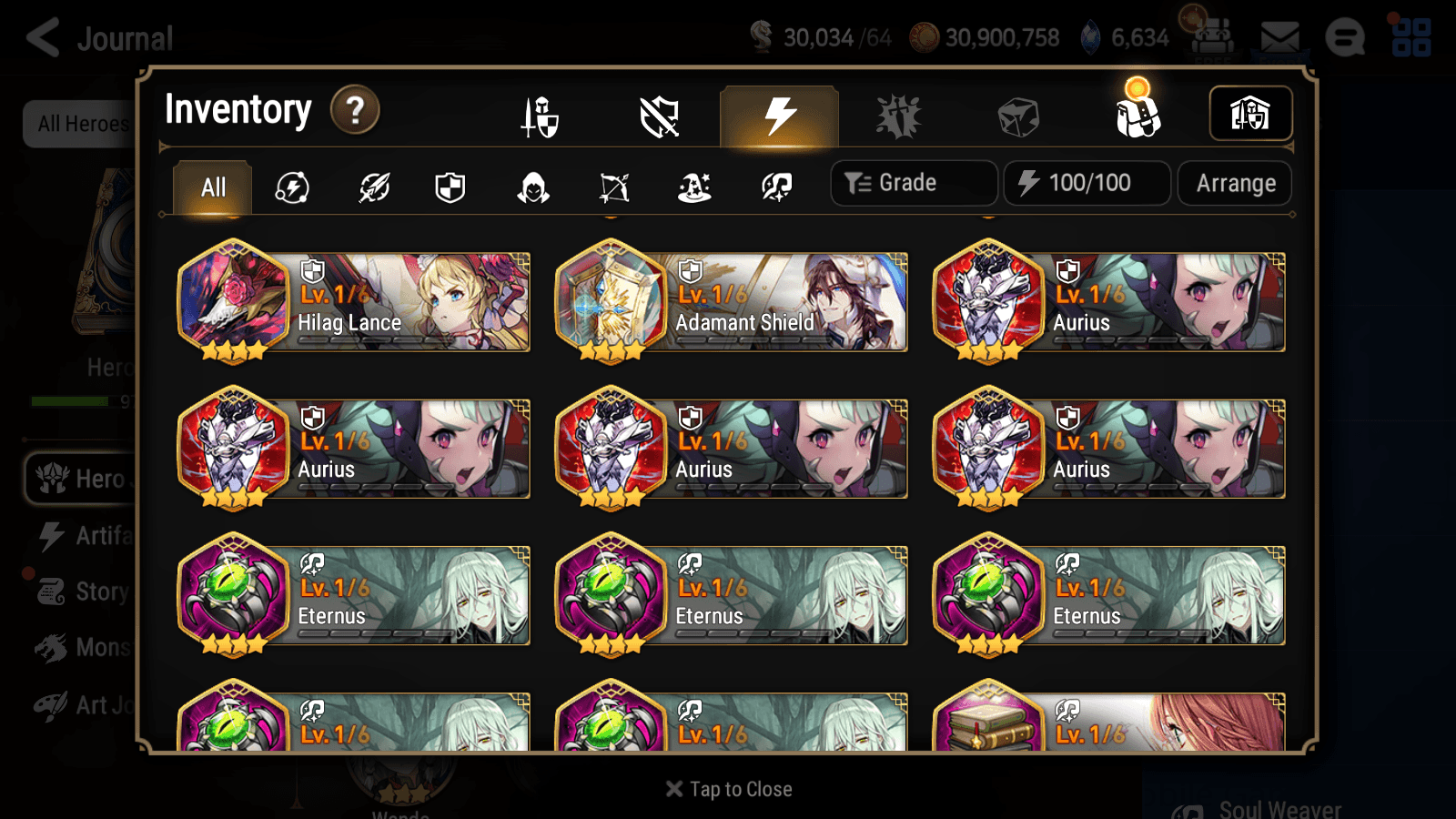
Task: Filter artifacts by Soul Weaver icon
Action: (x=778, y=187)
